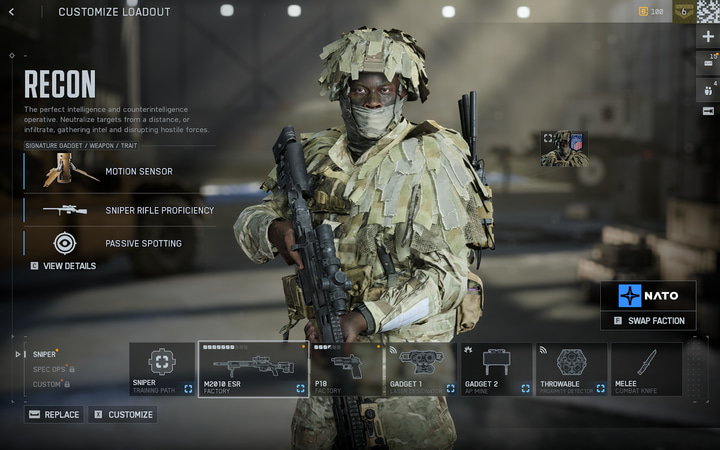Image resolution: width=720 pixels, height=450 pixels.
Task: Open the soldier skin thumbnail
Action: (564, 148)
